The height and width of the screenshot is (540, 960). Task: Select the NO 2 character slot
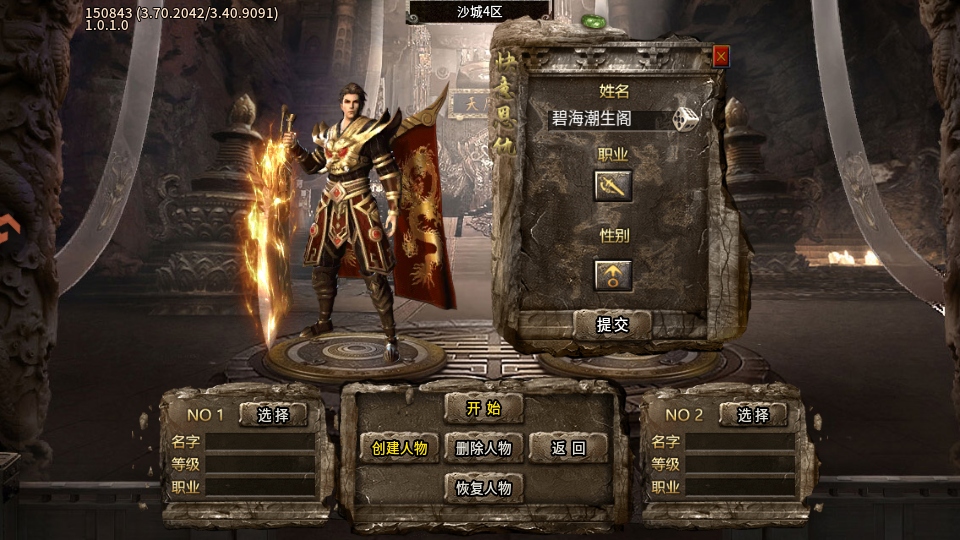(x=753, y=415)
